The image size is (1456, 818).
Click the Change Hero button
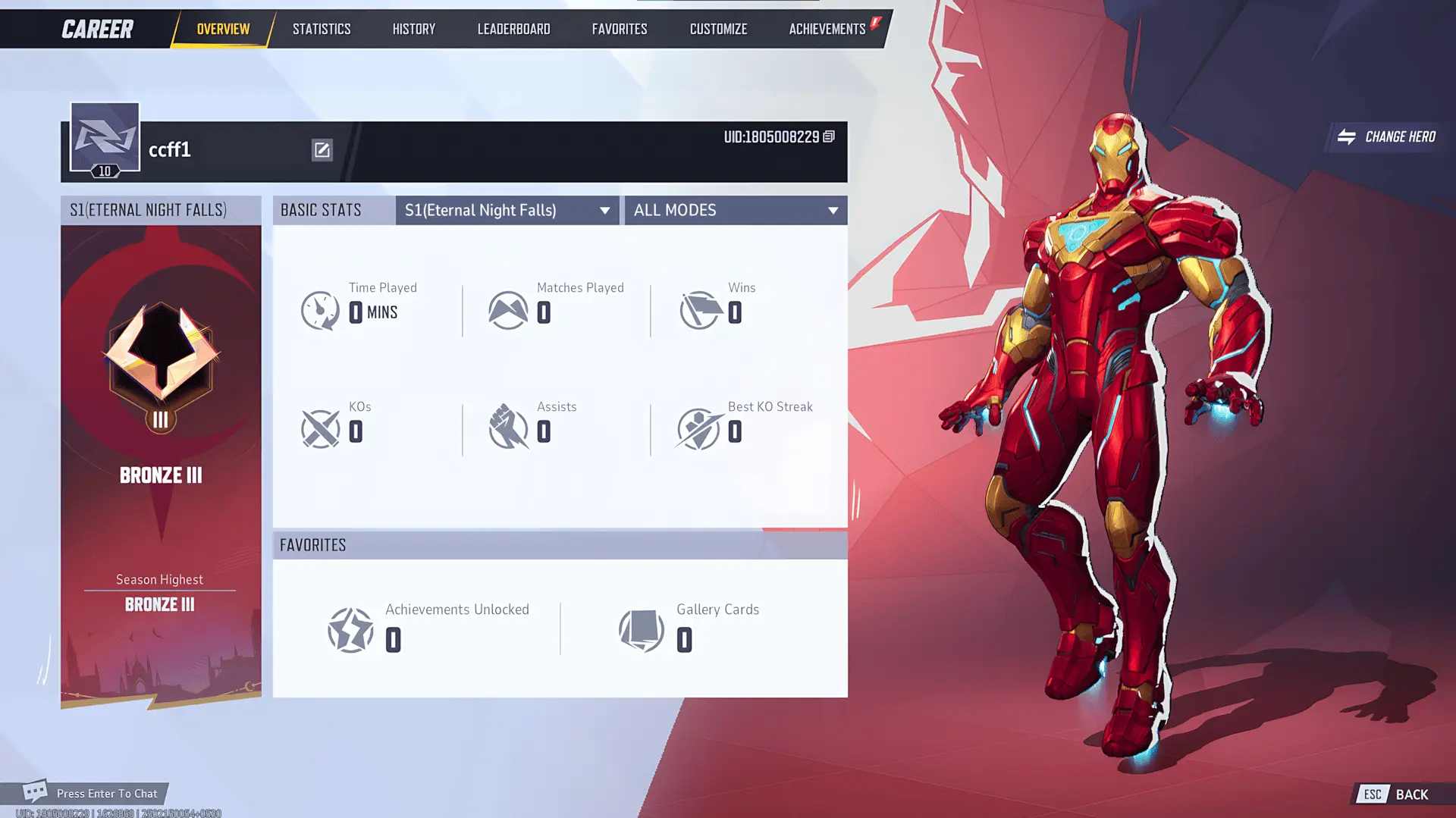(x=1385, y=137)
